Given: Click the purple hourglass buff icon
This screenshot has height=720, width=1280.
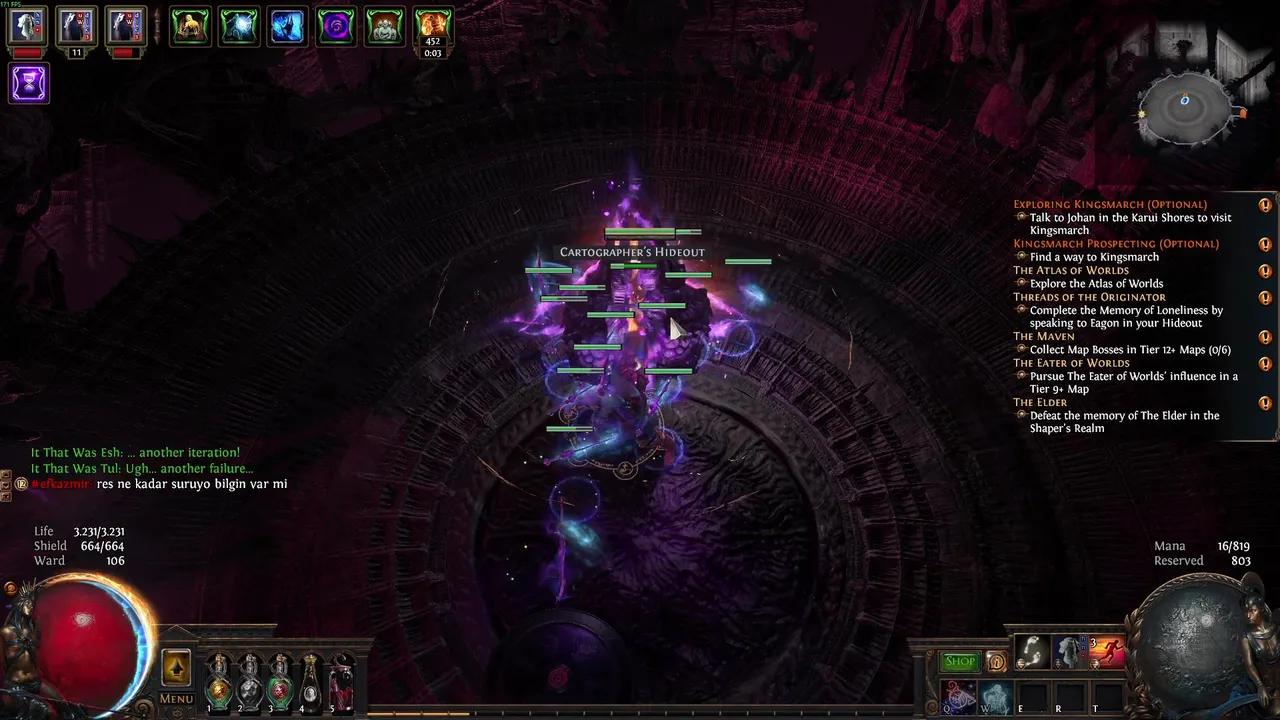Looking at the screenshot, I should tap(29, 82).
